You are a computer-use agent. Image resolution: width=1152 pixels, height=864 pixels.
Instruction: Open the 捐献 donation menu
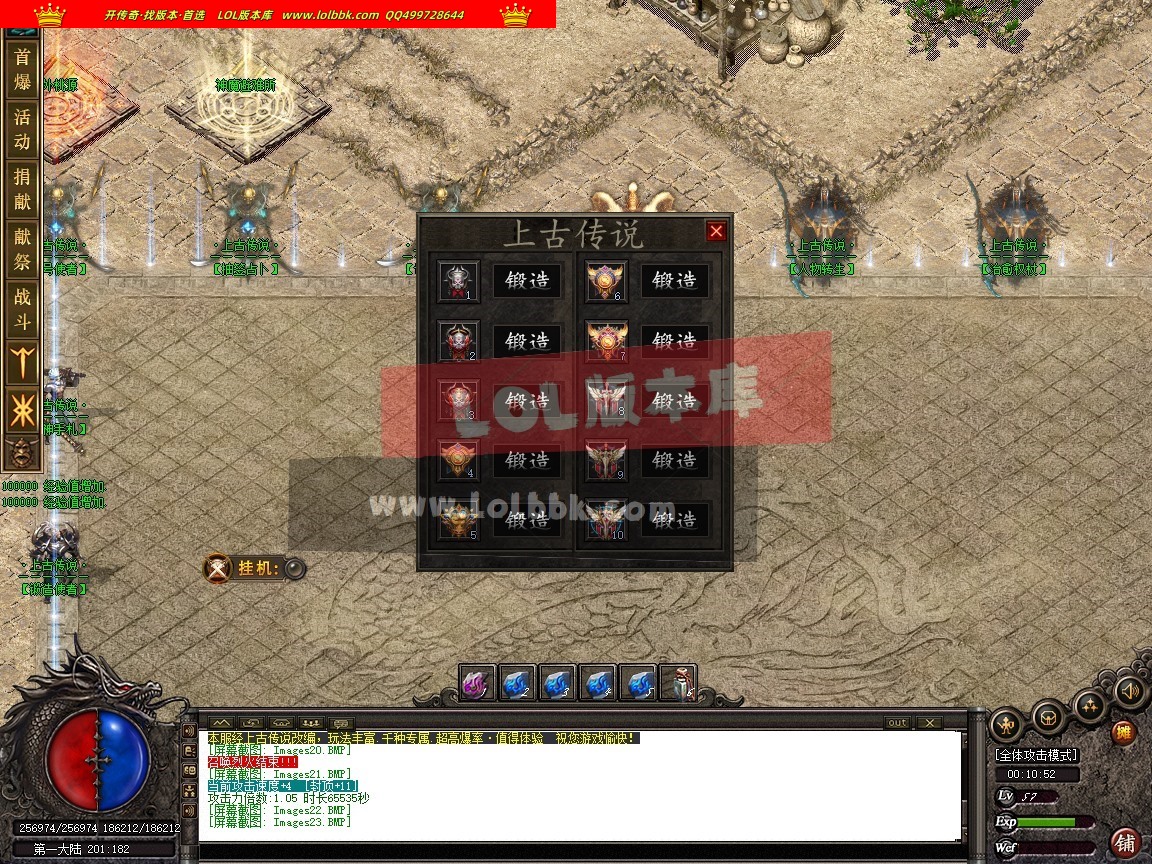point(22,189)
